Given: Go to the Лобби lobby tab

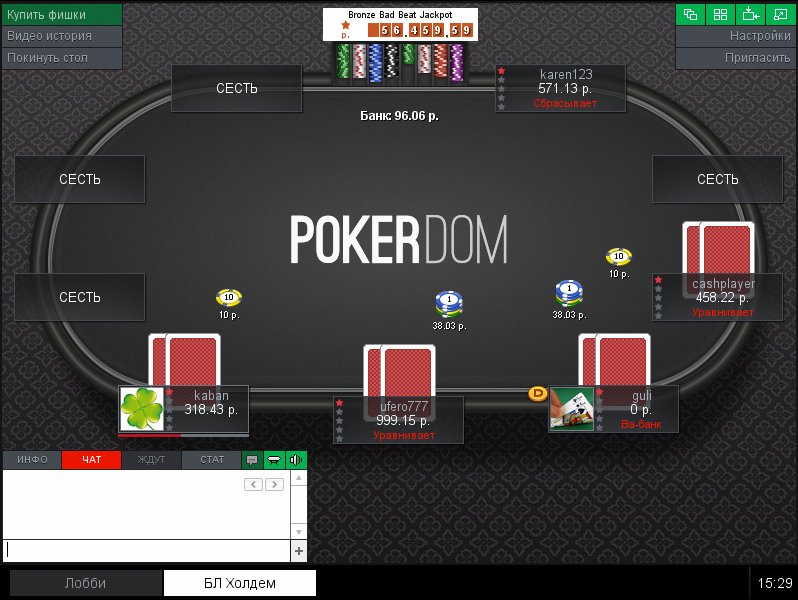Looking at the screenshot, I should (x=85, y=583).
